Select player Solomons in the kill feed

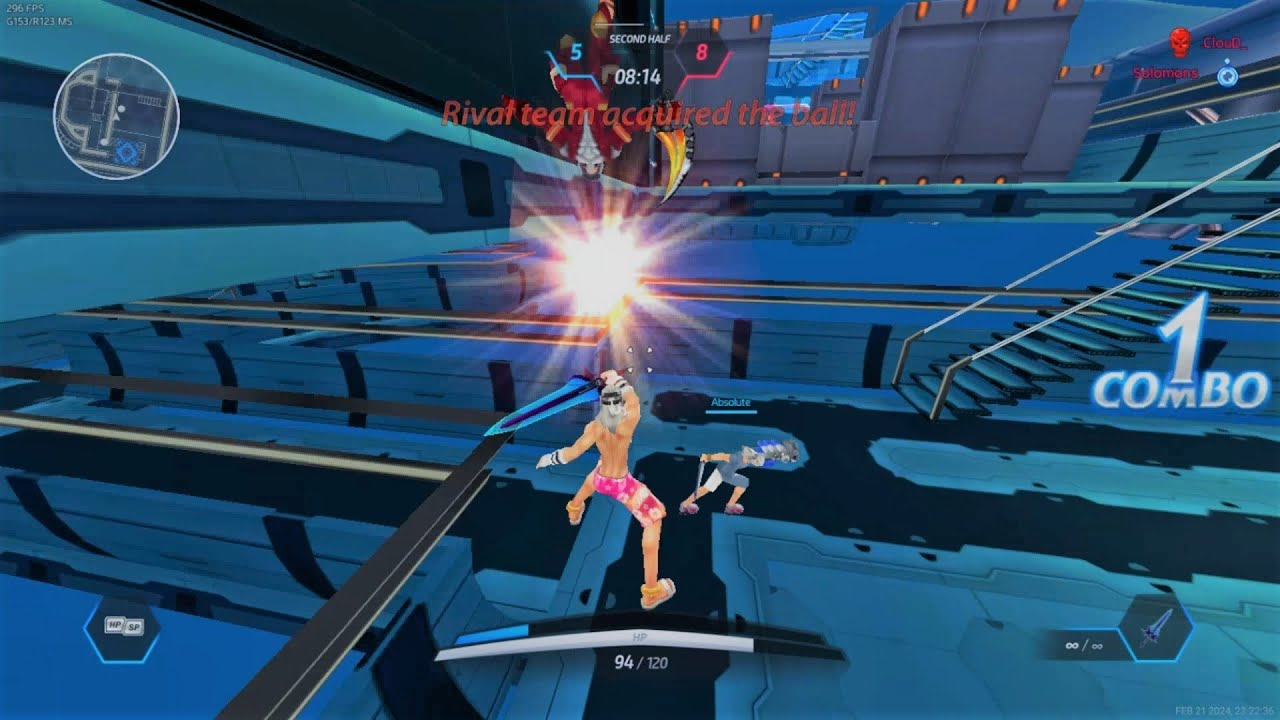click(1166, 73)
